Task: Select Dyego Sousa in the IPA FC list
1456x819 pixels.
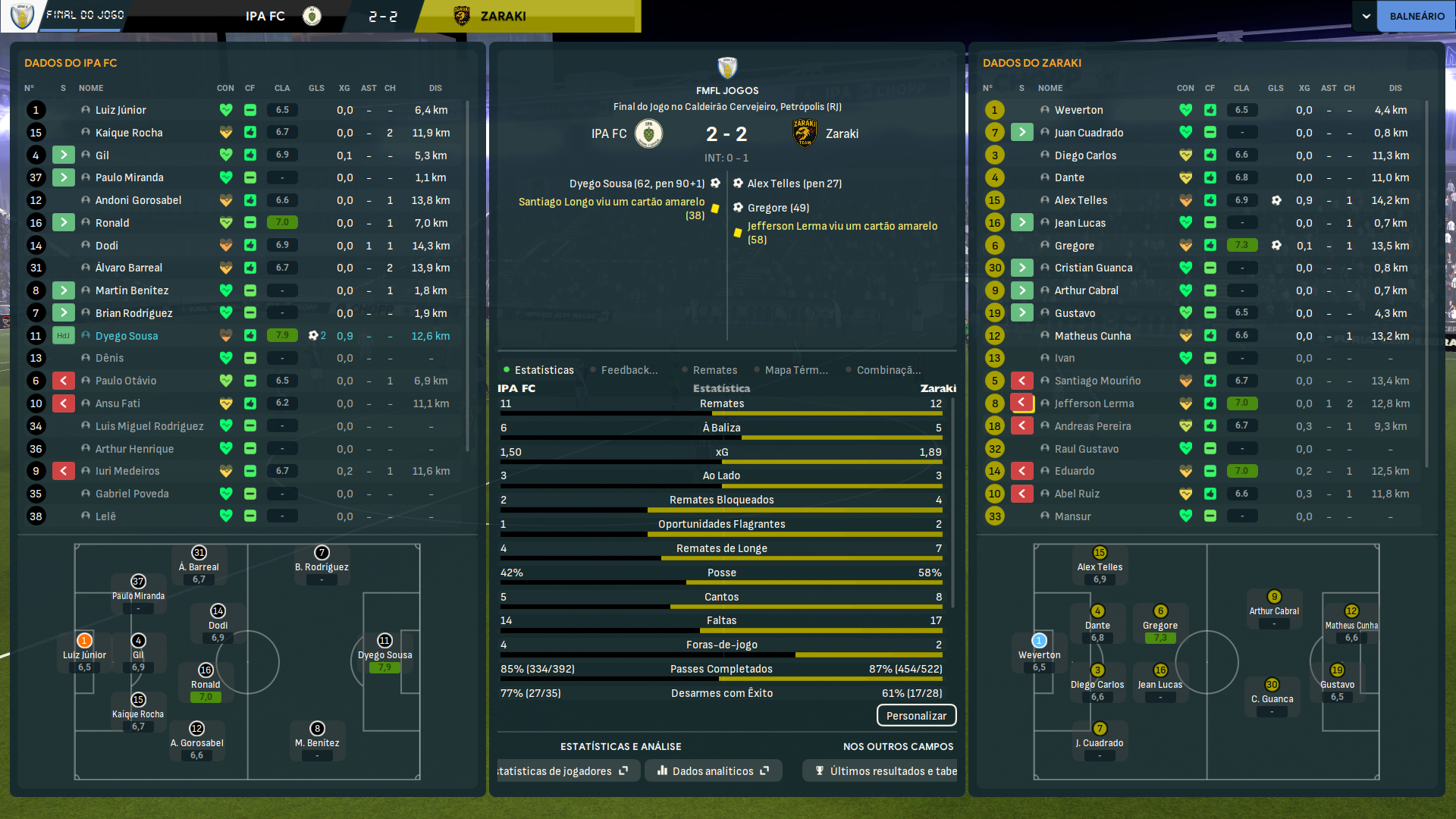Action: tap(127, 336)
